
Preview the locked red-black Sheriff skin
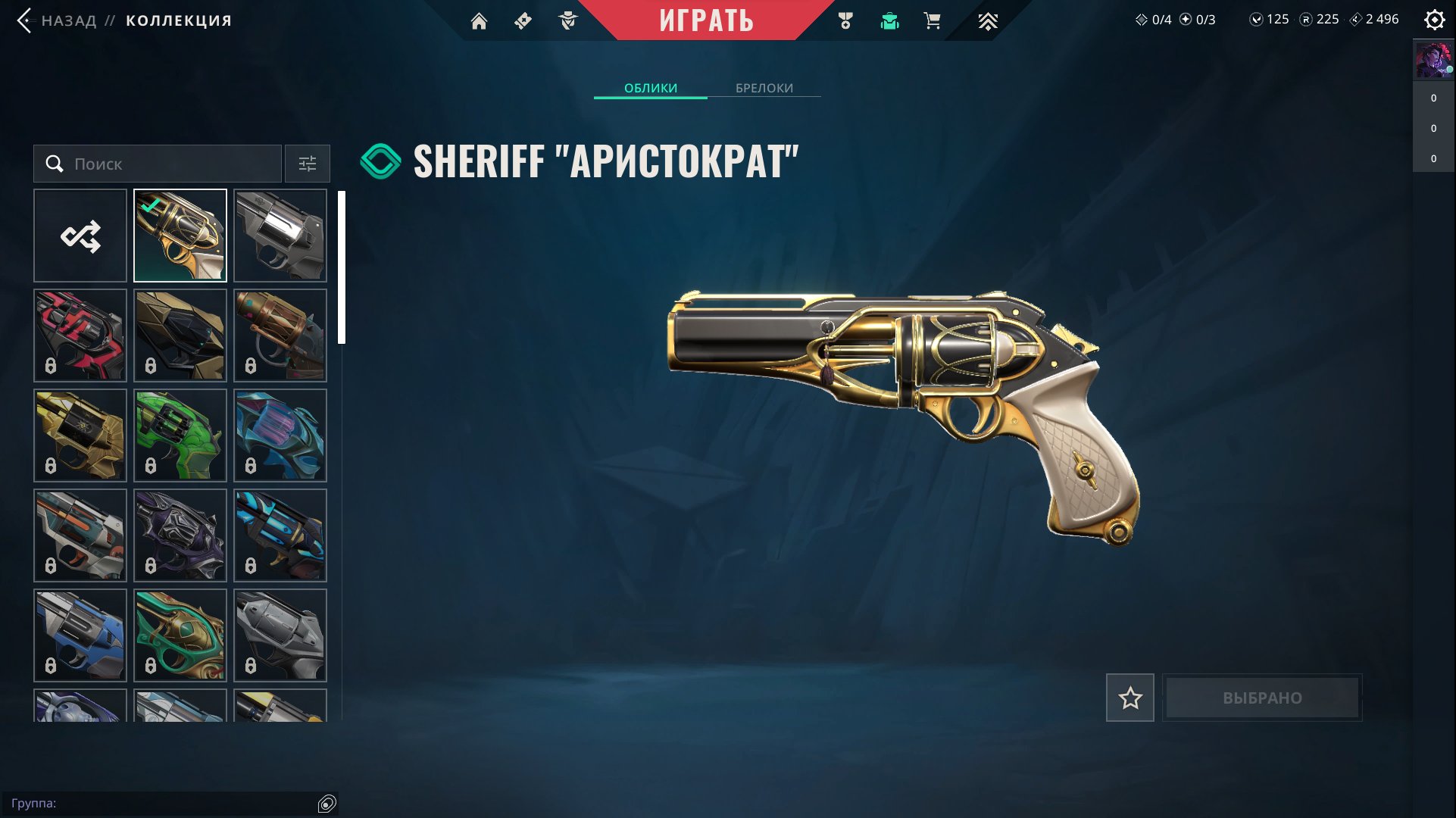pyautogui.click(x=80, y=336)
